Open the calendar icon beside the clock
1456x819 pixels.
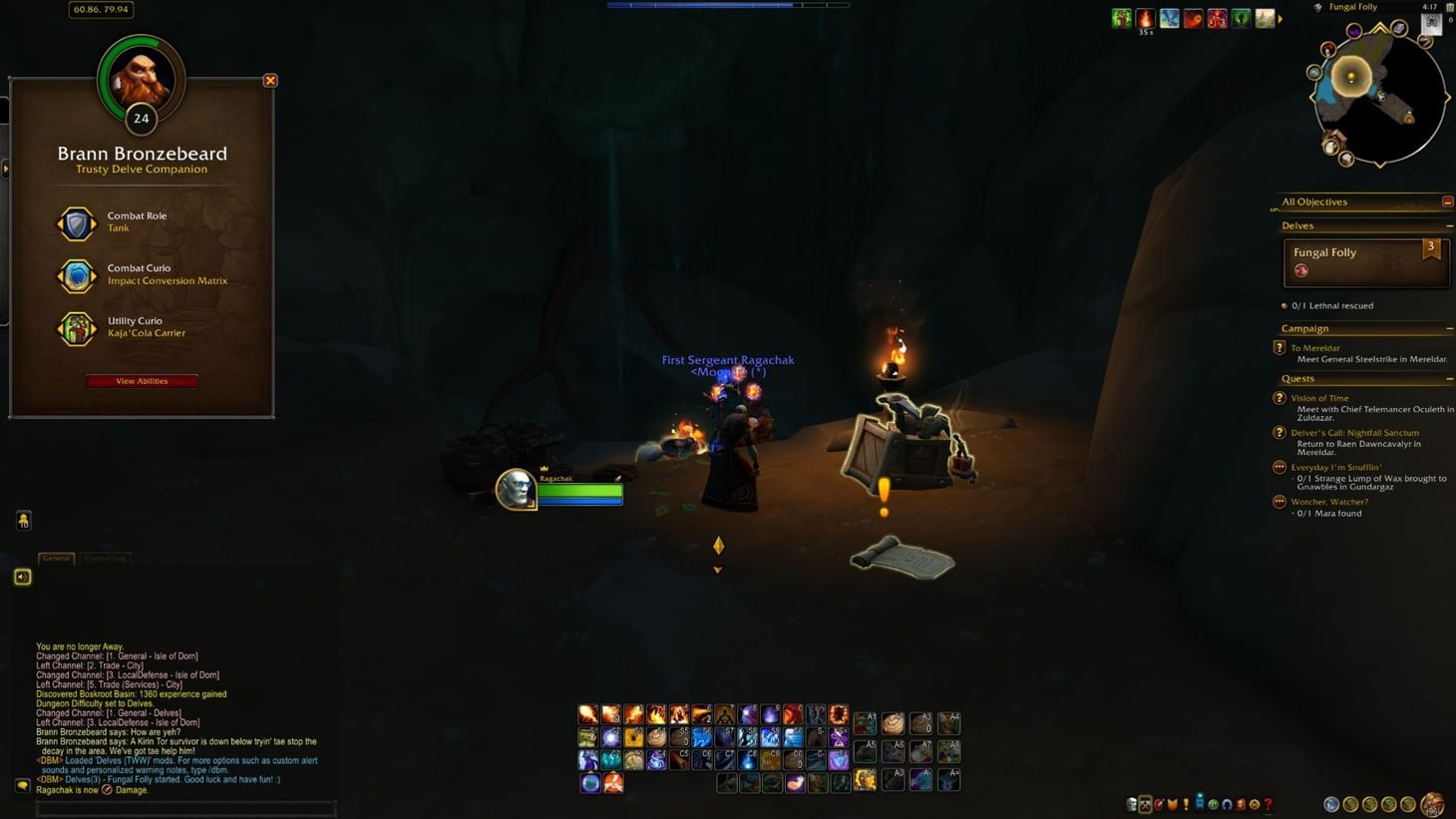(1449, 7)
